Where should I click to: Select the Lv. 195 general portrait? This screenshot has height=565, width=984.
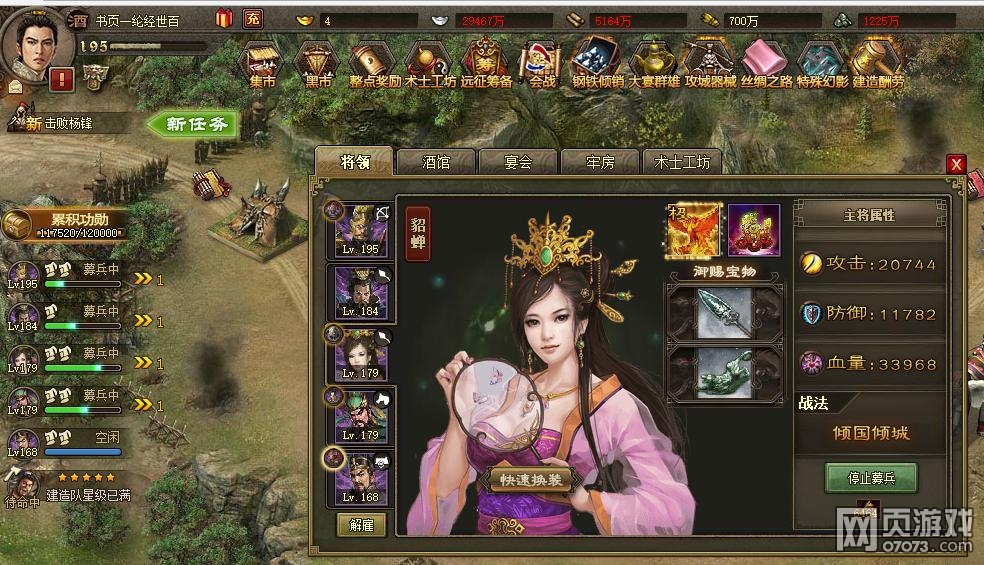point(362,231)
